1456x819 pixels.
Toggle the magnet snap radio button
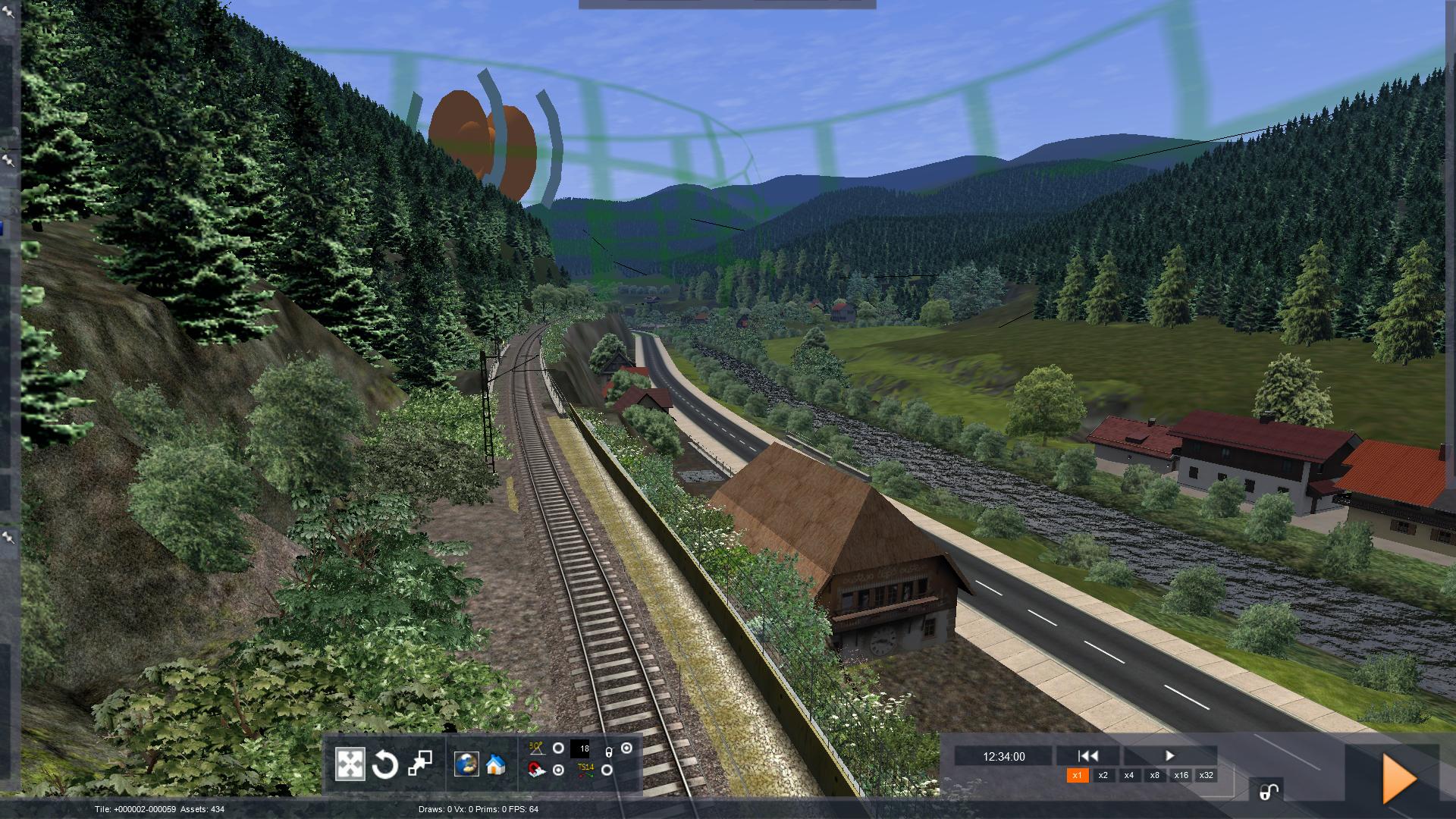click(x=558, y=770)
